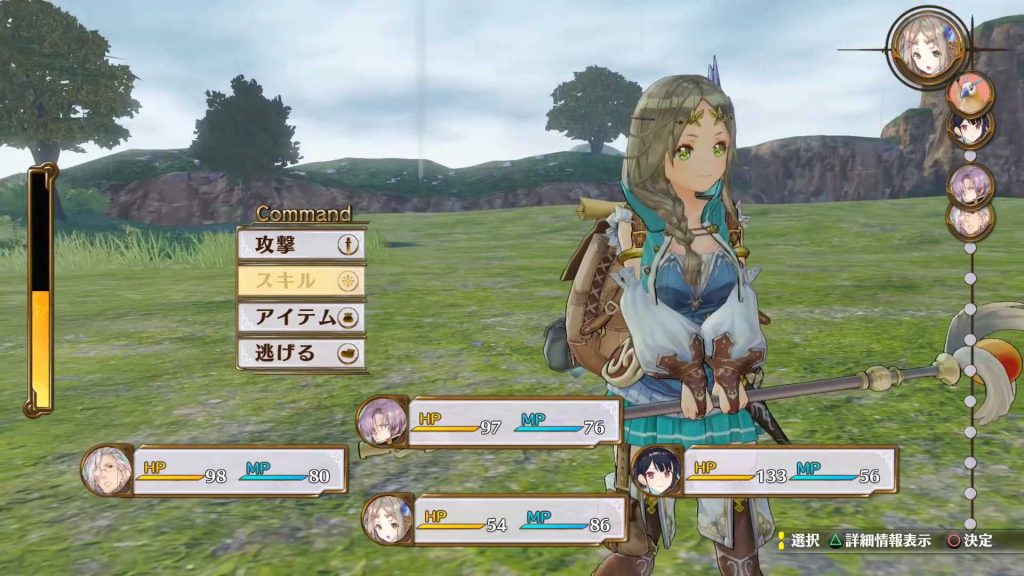
Task: Select the purple-haired character's turn order portrait
Action: pyautogui.click(x=969, y=183)
